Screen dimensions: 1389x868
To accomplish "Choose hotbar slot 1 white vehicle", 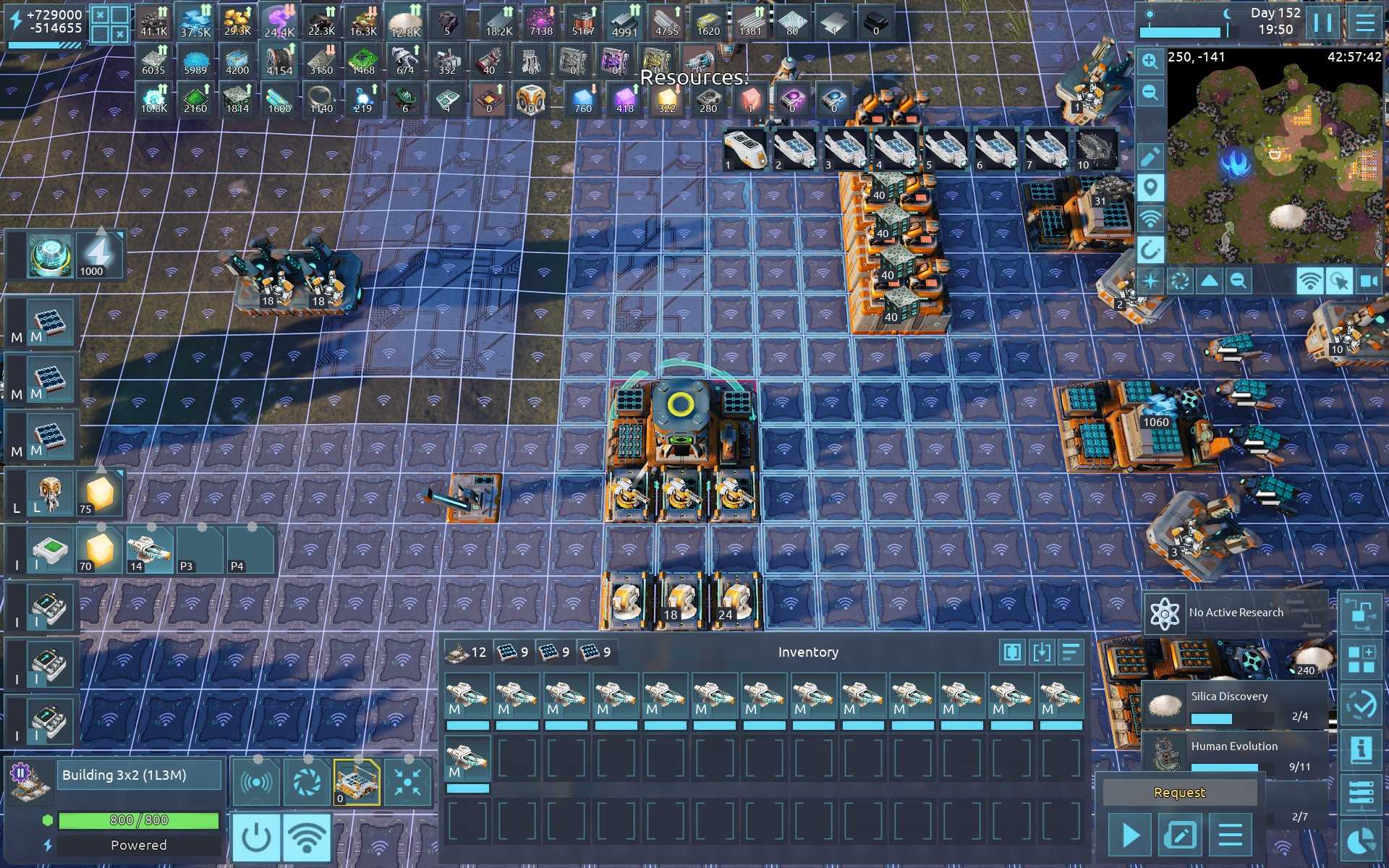I will [x=745, y=150].
